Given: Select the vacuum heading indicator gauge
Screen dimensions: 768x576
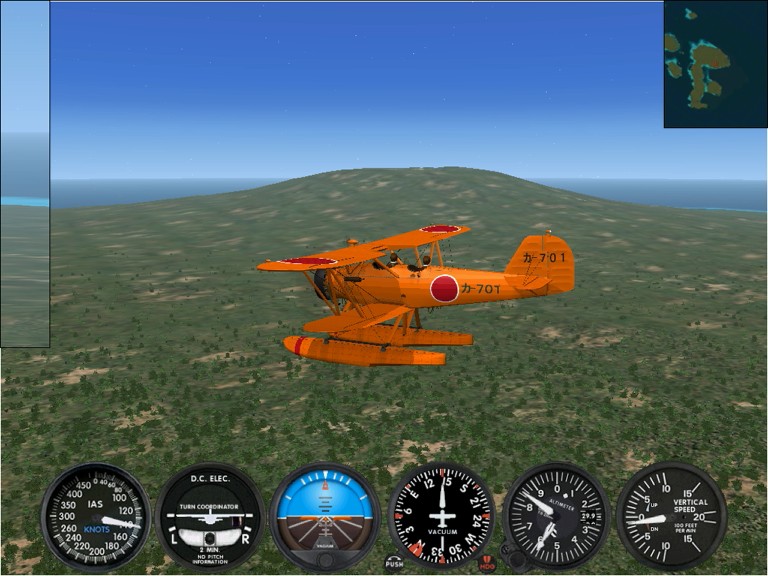Looking at the screenshot, I should click(441, 516).
